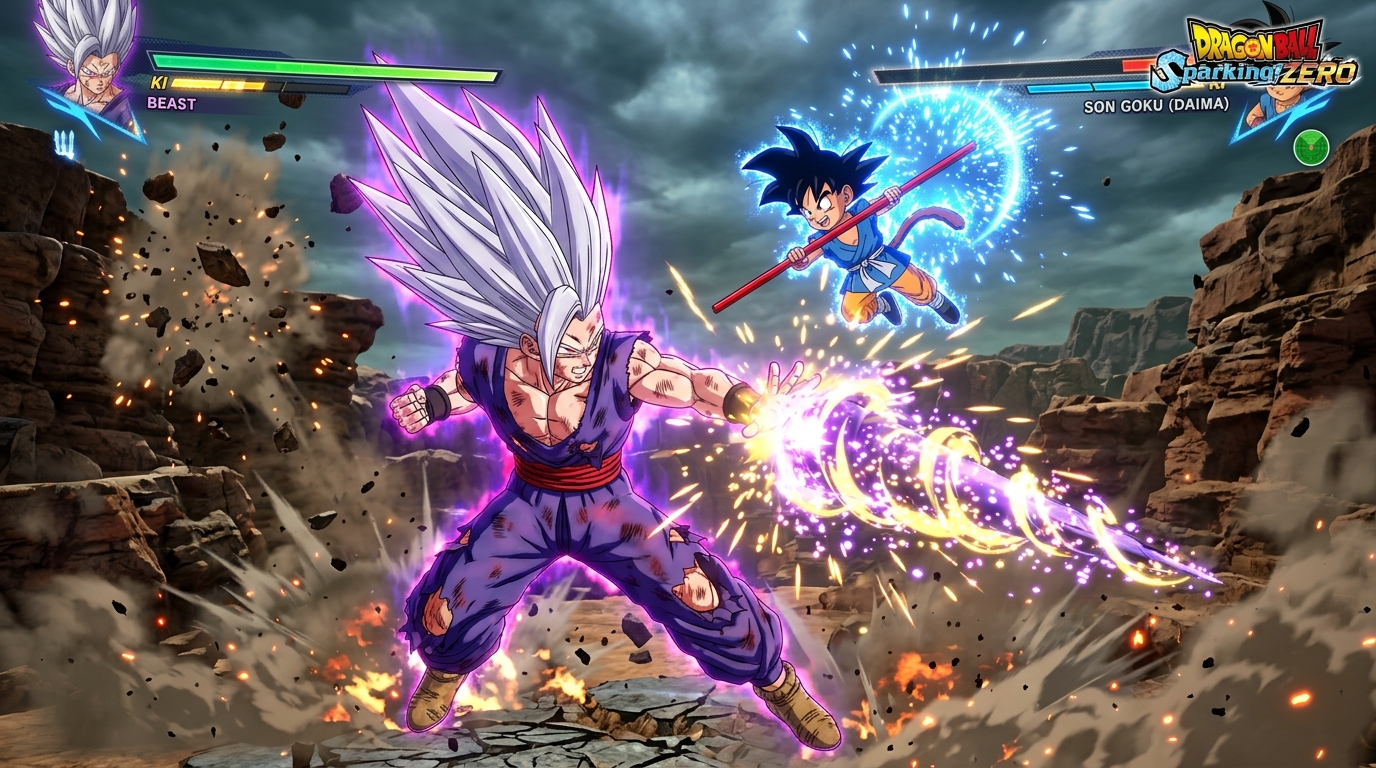This screenshot has height=768, width=1376.
Task: Open the green Dragon Radar icon
Action: (1310, 147)
